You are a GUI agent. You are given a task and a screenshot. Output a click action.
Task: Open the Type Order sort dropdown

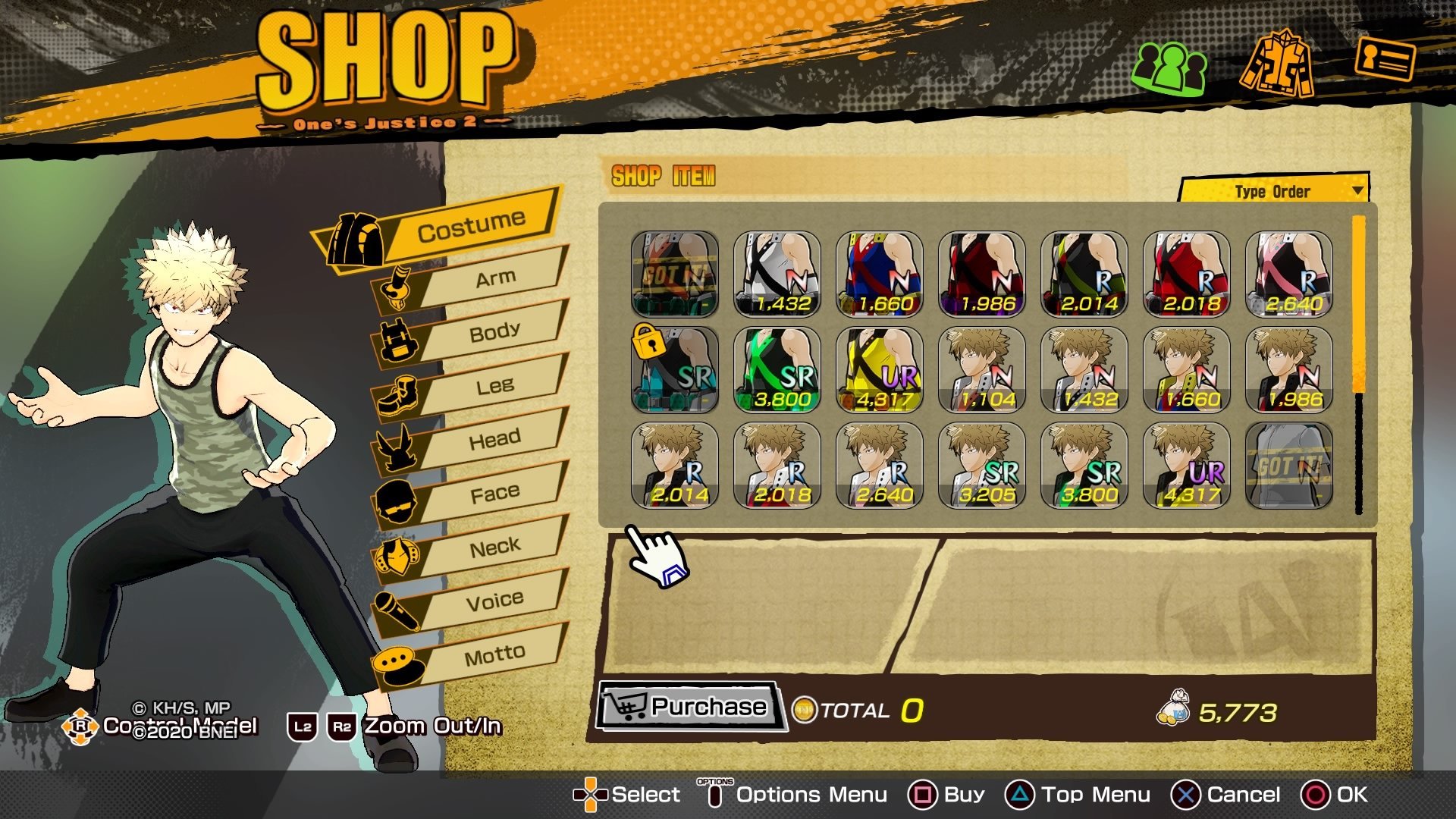point(1276,191)
